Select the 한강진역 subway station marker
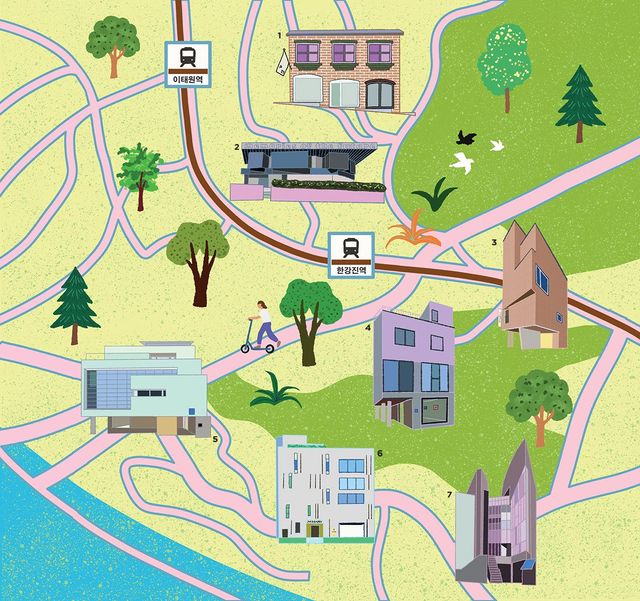 pos(352,256)
